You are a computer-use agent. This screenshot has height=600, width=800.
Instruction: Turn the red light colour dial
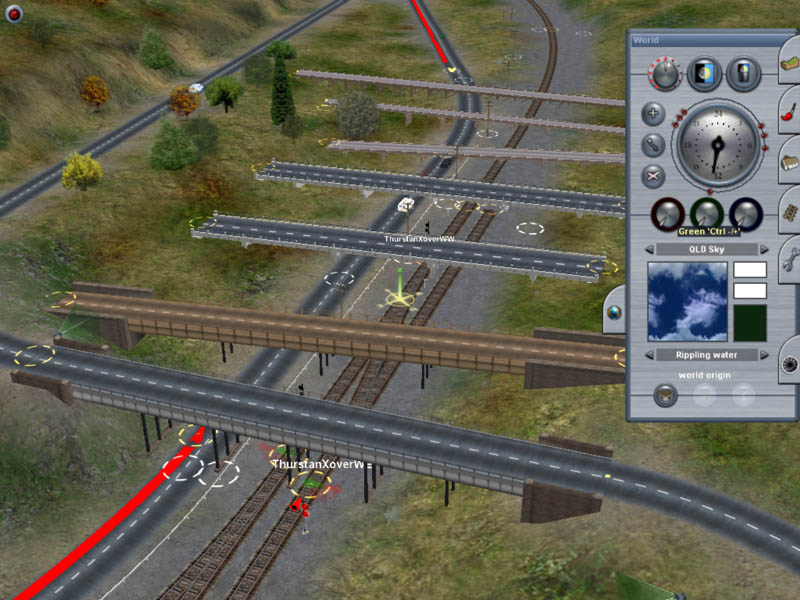(666, 213)
